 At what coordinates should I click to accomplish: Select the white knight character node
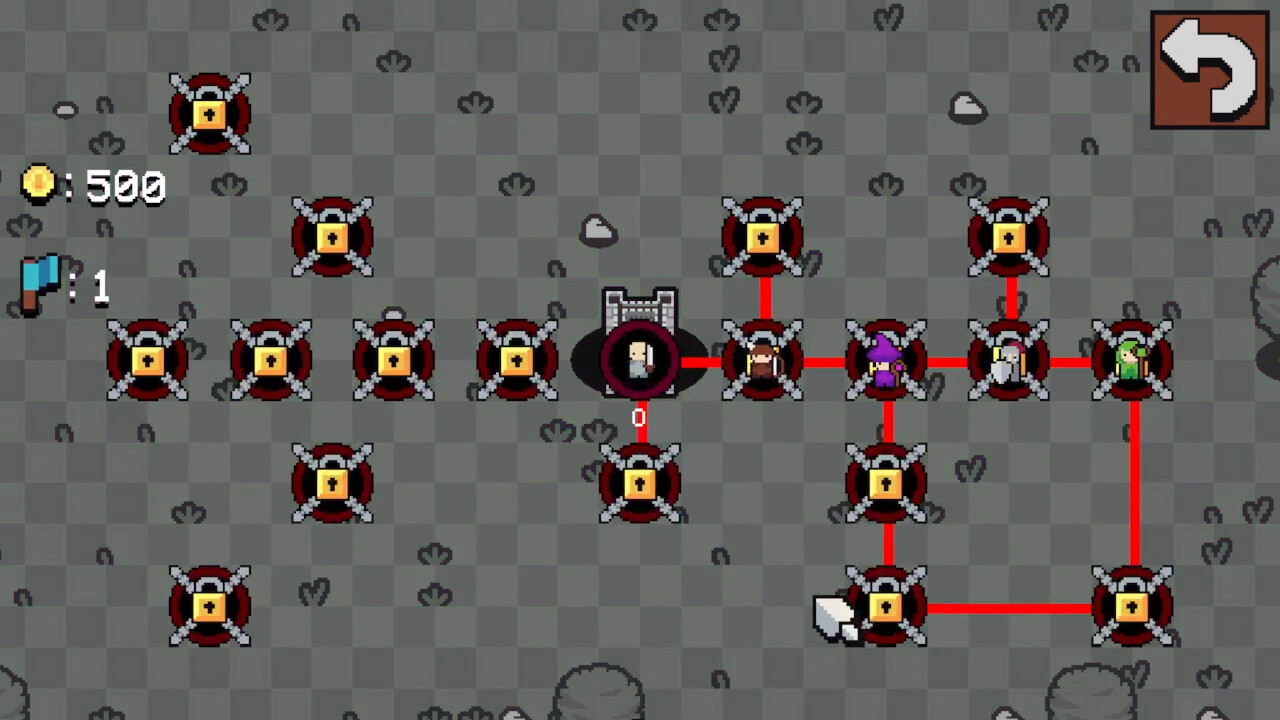[x=1009, y=360]
